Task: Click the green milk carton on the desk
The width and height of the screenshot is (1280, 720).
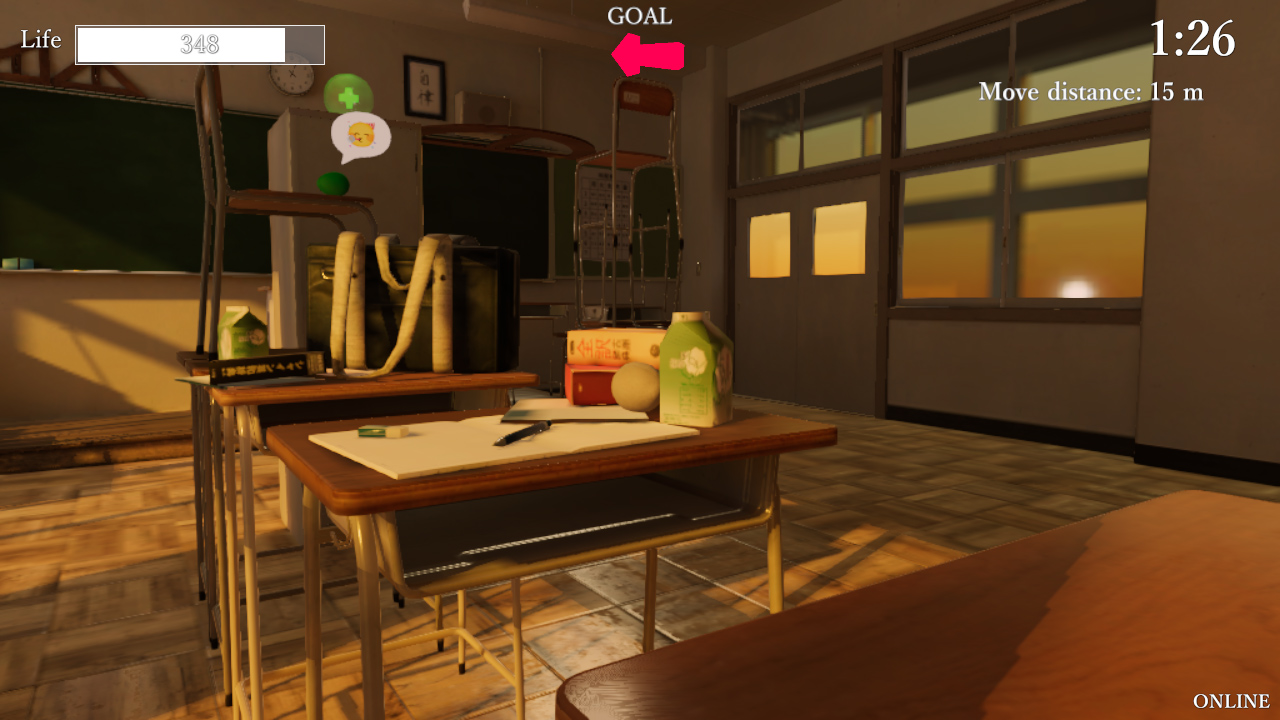Action: (x=696, y=365)
